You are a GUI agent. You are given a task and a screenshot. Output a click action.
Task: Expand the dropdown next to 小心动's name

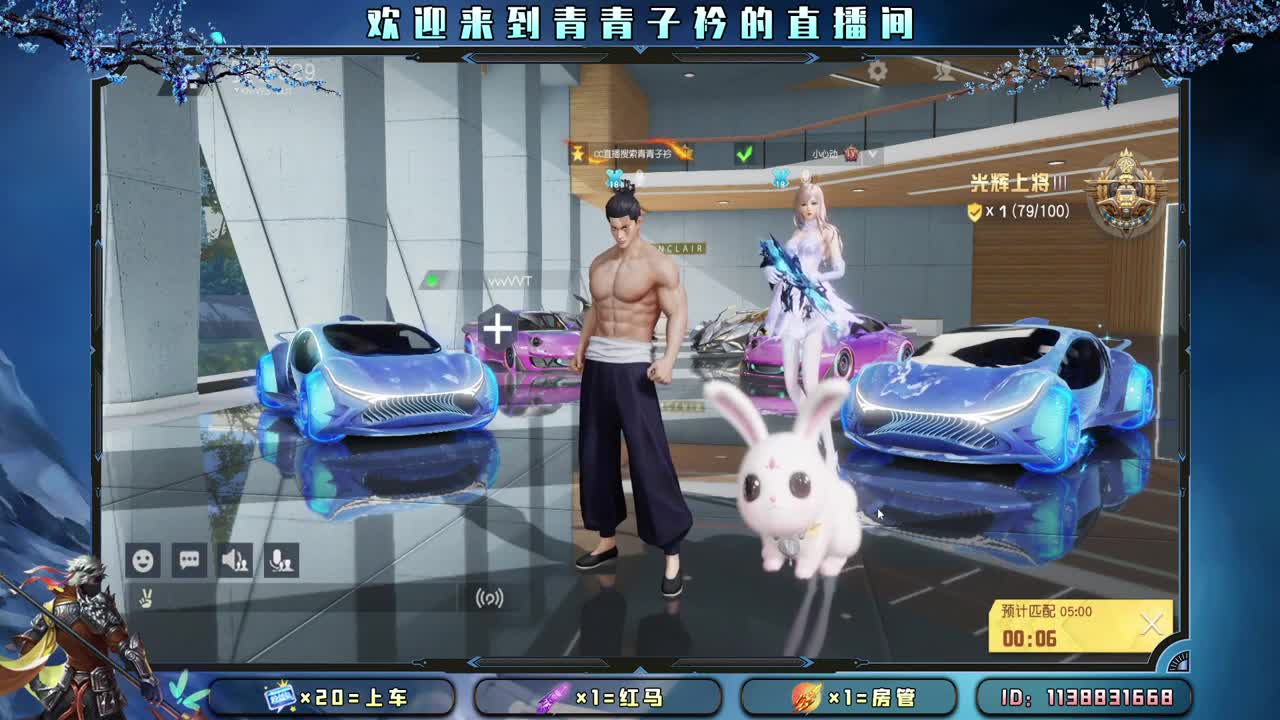[x=872, y=153]
